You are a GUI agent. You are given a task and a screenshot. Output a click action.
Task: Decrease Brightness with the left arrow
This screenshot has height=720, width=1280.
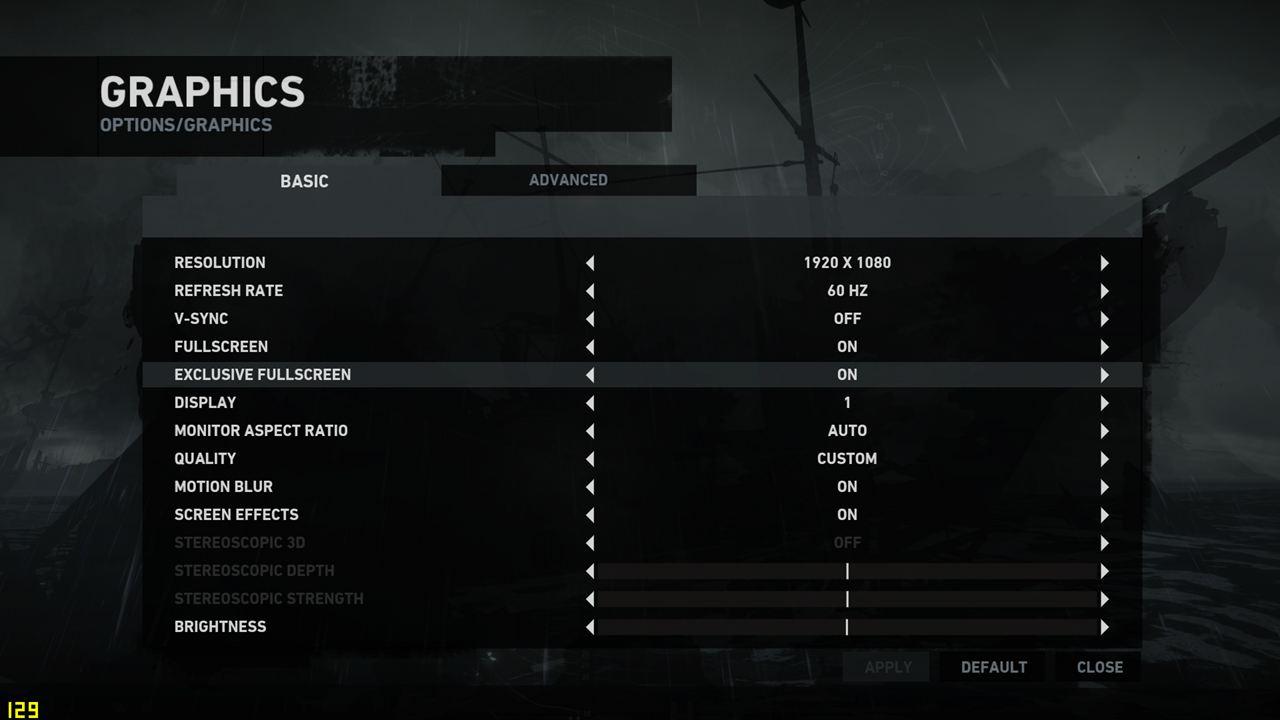point(590,627)
